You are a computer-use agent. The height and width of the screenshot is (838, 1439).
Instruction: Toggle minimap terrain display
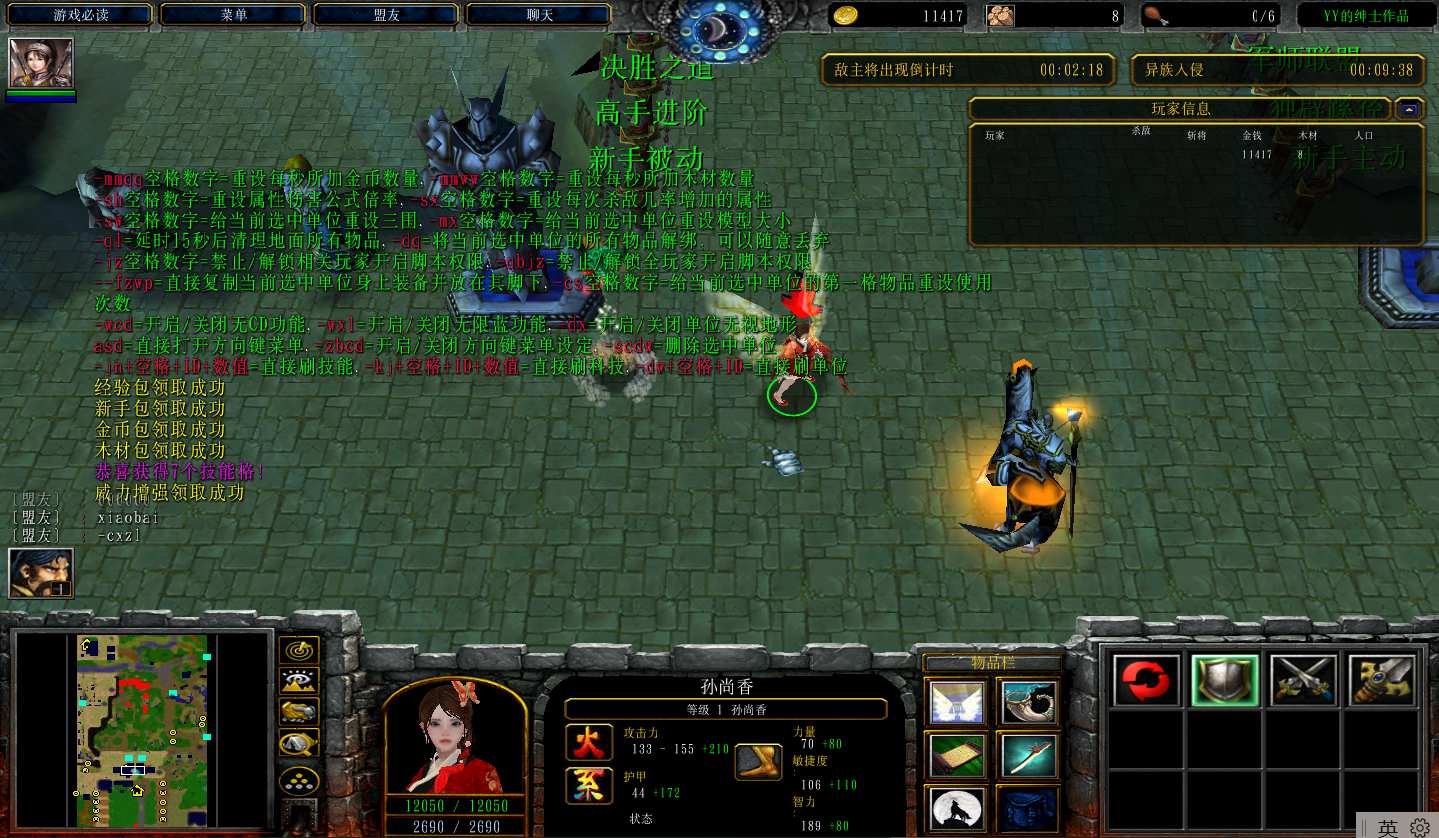tap(299, 682)
